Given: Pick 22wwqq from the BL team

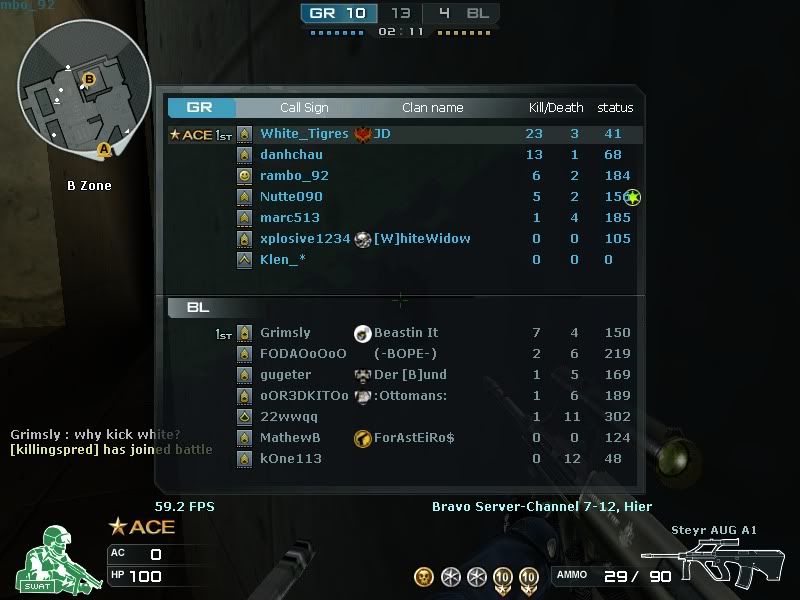Looking at the screenshot, I should (289, 417).
